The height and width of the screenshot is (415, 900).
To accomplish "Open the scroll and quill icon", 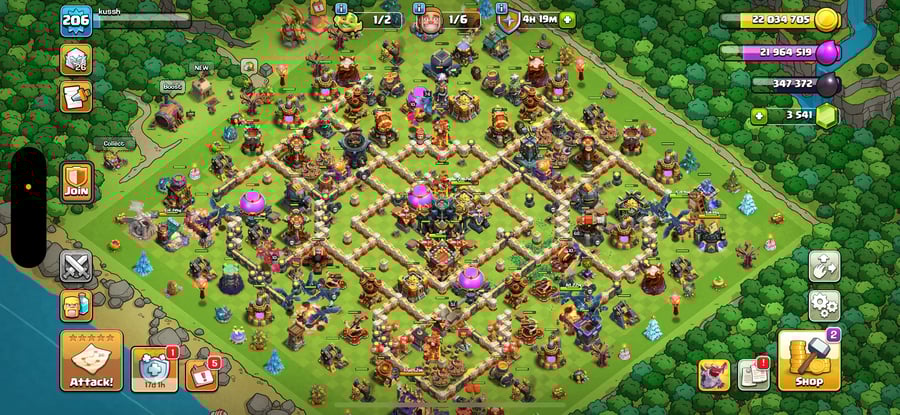I will tap(77, 96).
